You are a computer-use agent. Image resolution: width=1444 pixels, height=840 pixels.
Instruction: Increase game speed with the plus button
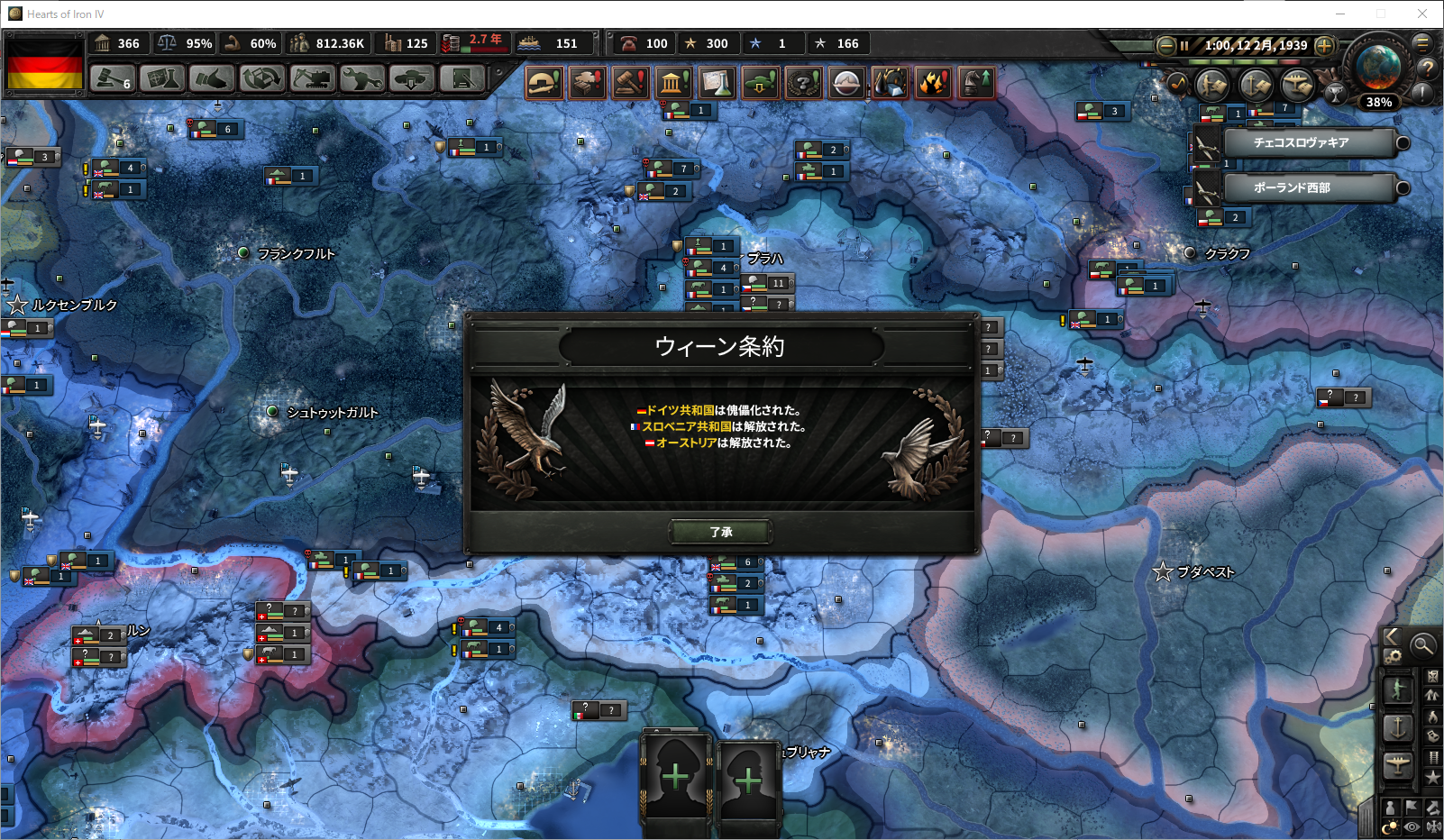click(x=1324, y=45)
